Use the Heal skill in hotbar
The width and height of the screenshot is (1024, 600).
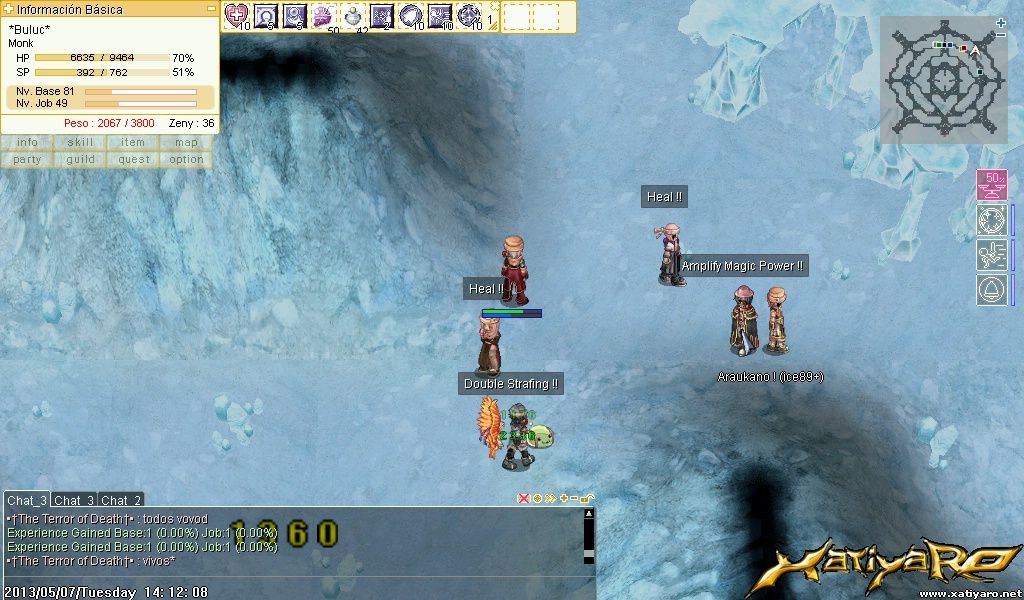pyautogui.click(x=237, y=15)
